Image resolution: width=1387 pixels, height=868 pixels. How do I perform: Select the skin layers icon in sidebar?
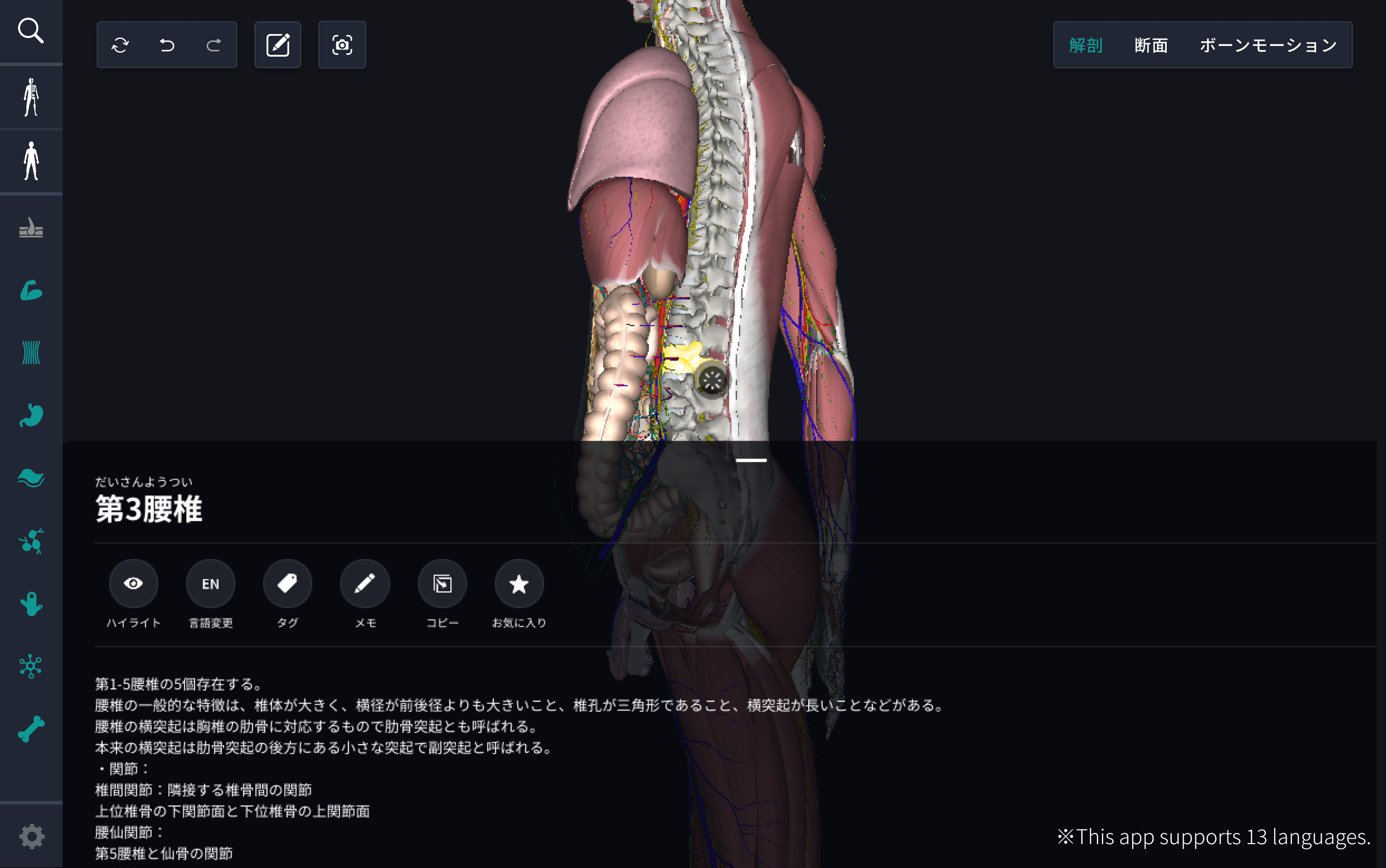[x=32, y=229]
